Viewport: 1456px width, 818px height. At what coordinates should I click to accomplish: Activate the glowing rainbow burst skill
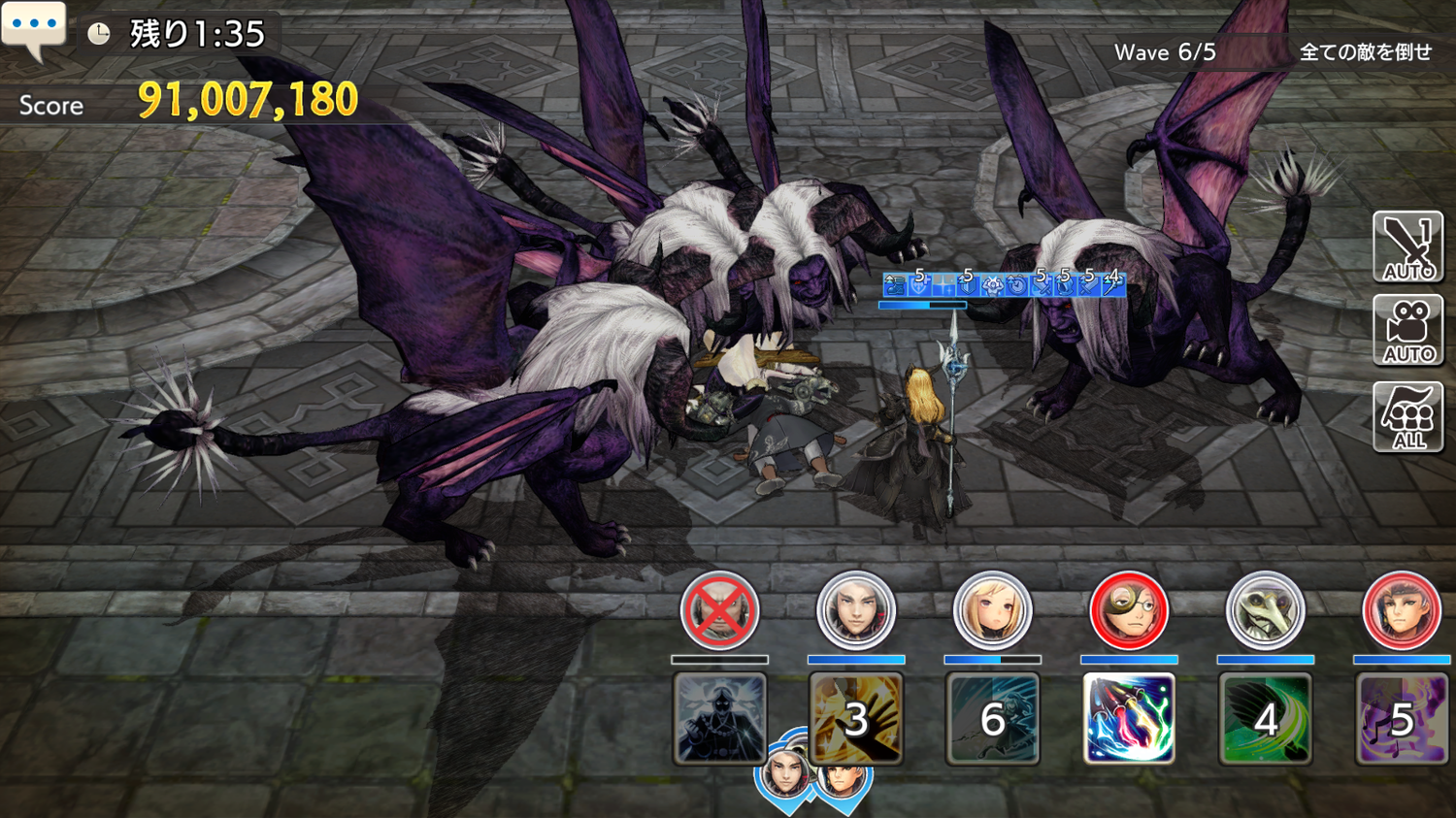(x=1128, y=719)
